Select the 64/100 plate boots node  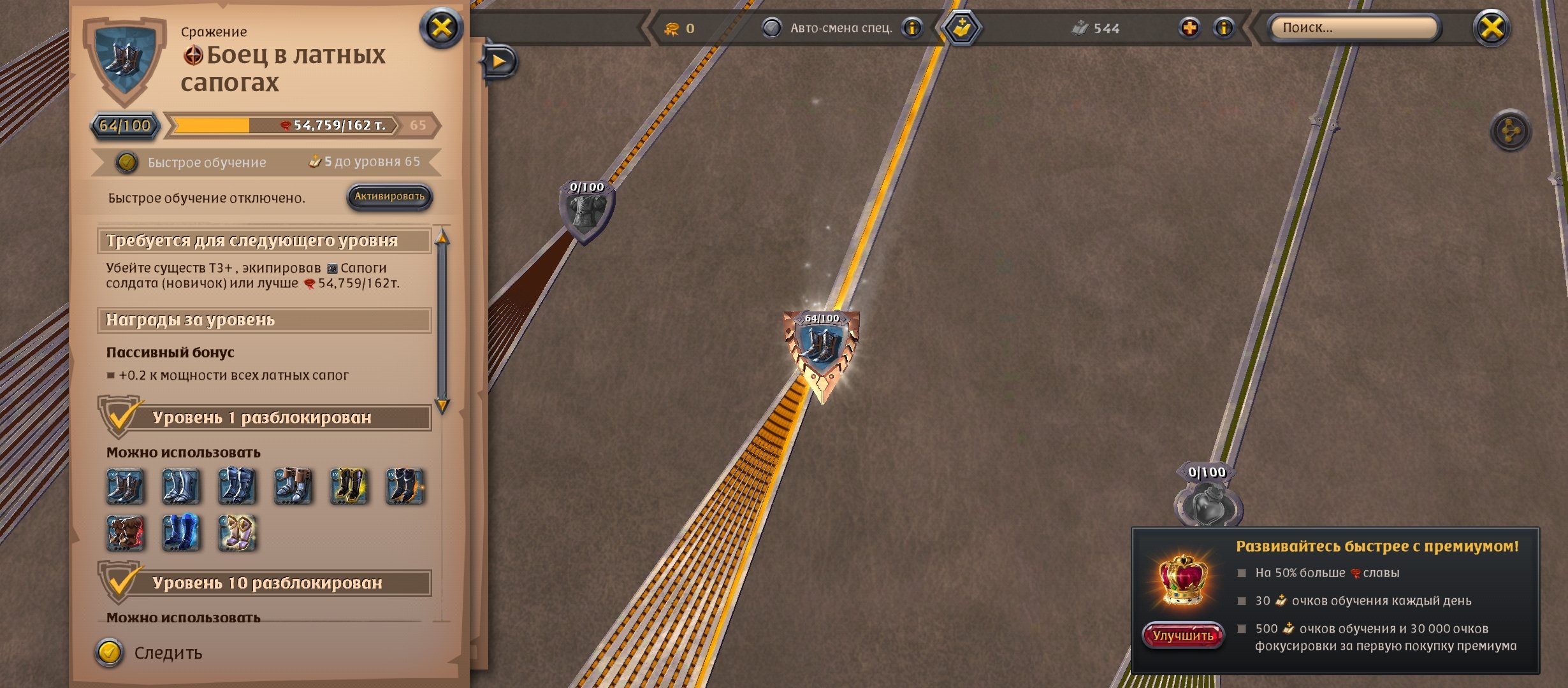[822, 347]
